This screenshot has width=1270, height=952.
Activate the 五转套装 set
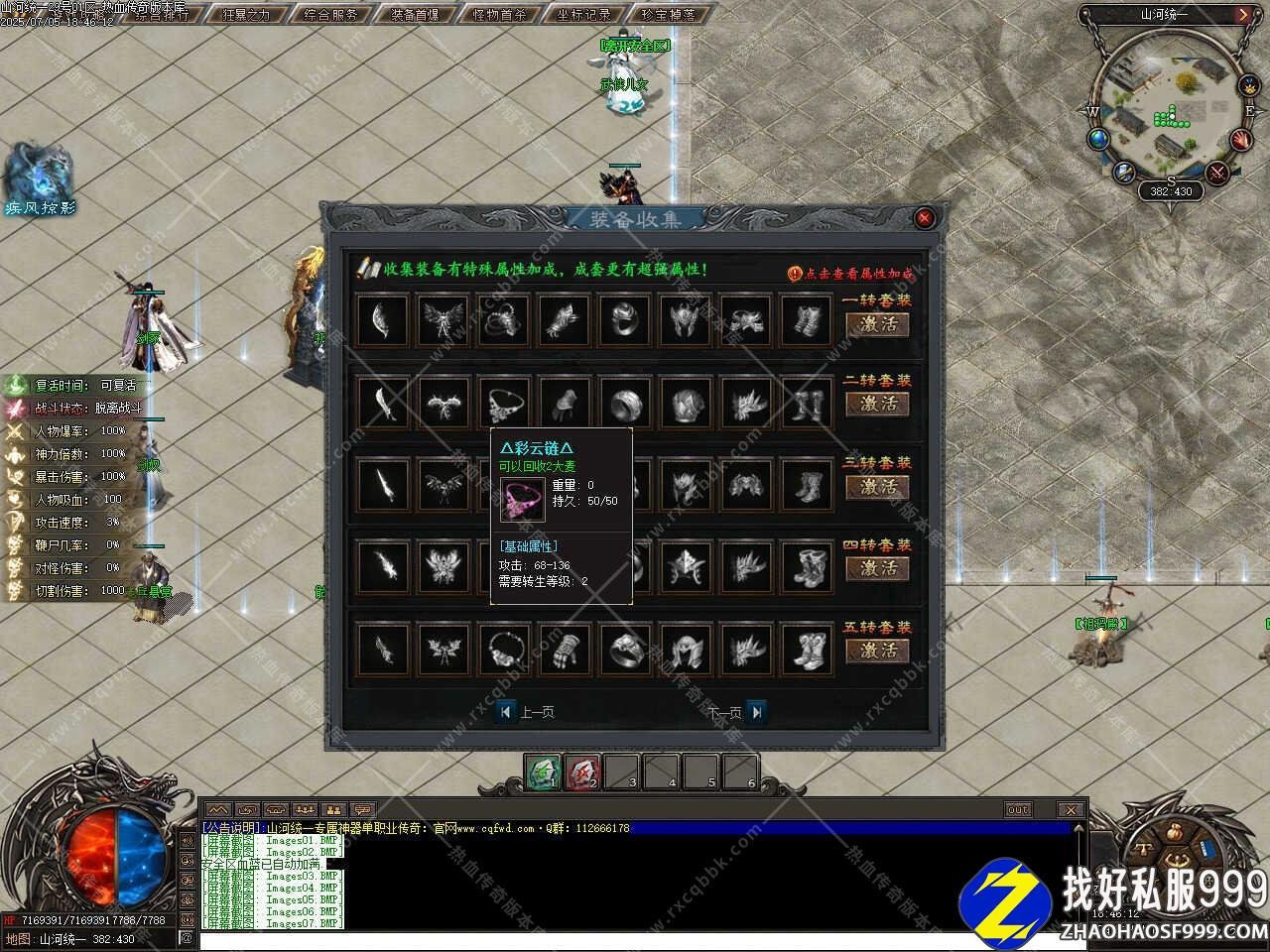(x=878, y=651)
